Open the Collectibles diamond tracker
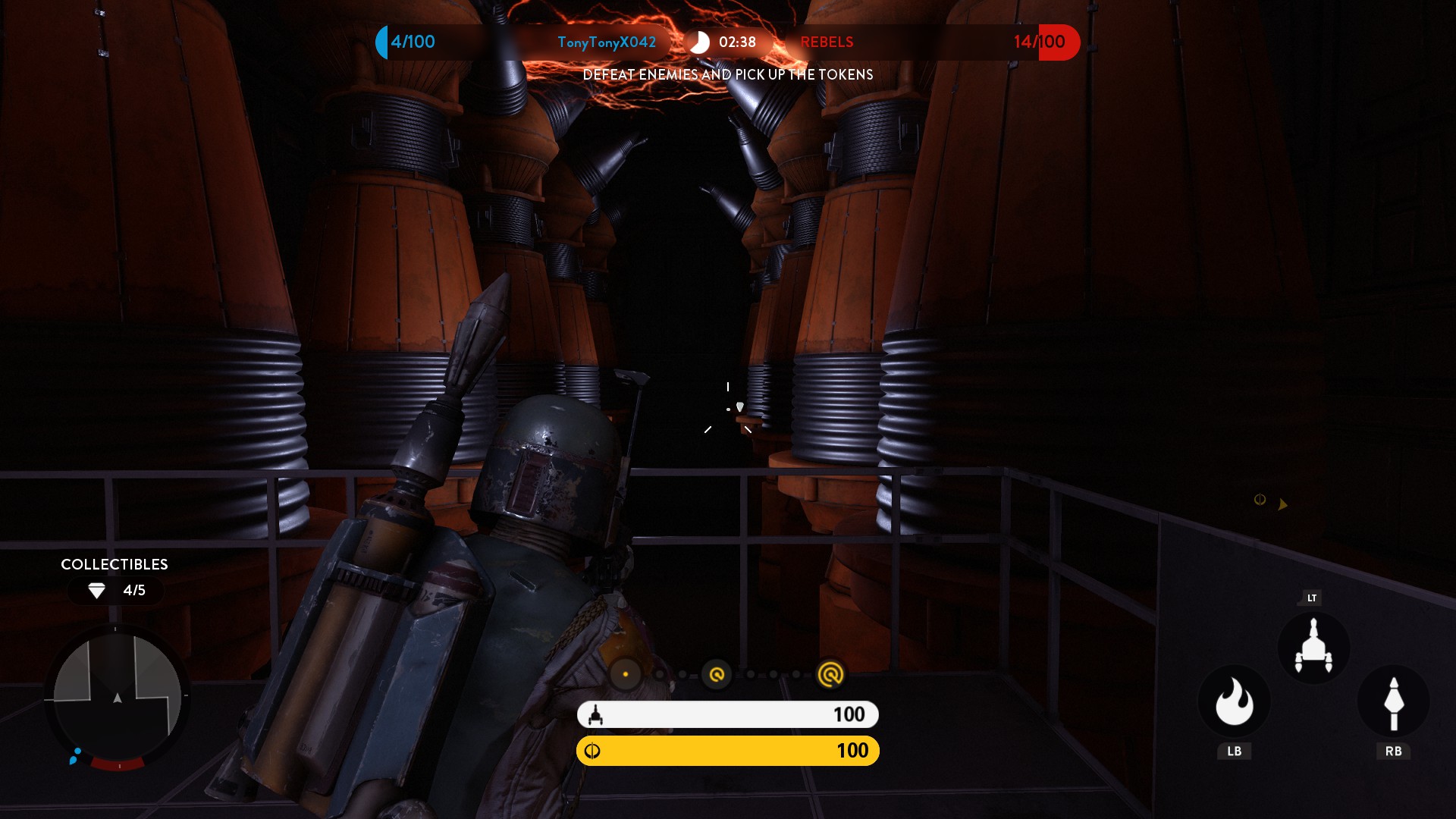The width and height of the screenshot is (1456, 819). pyautogui.click(x=115, y=590)
